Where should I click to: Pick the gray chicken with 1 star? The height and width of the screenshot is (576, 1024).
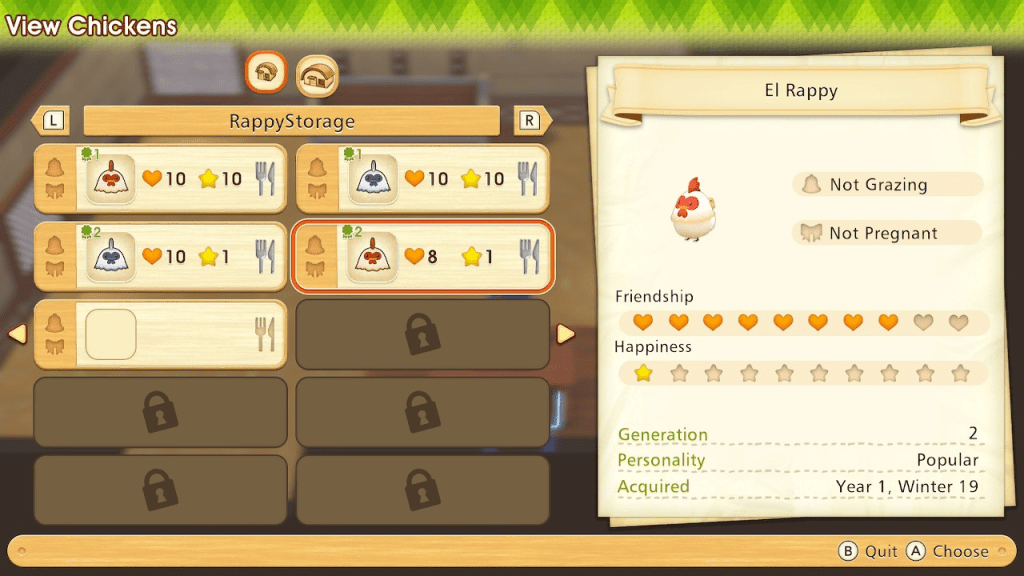[x=160, y=257]
